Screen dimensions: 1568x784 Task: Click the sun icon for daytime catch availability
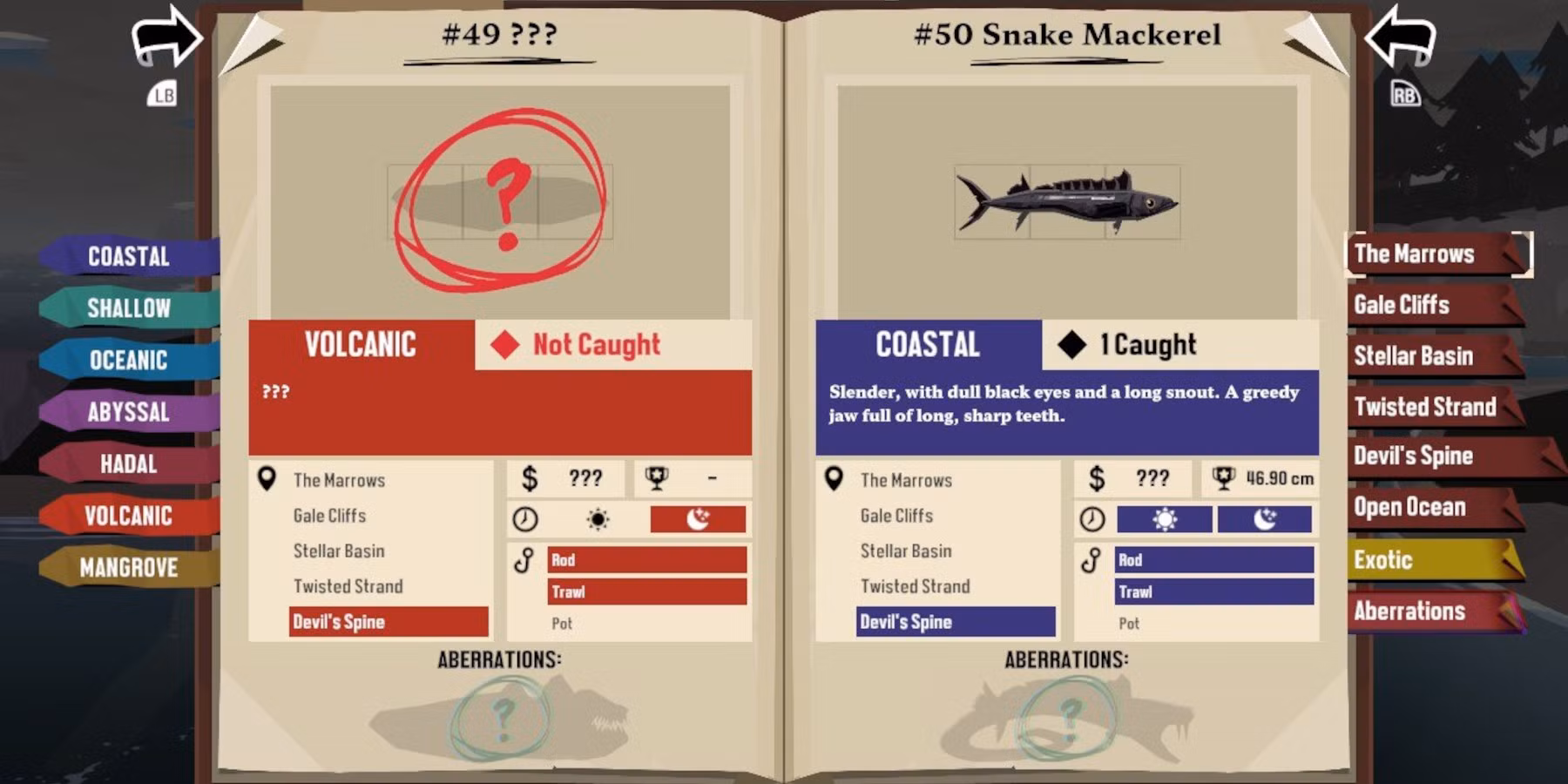[1163, 518]
